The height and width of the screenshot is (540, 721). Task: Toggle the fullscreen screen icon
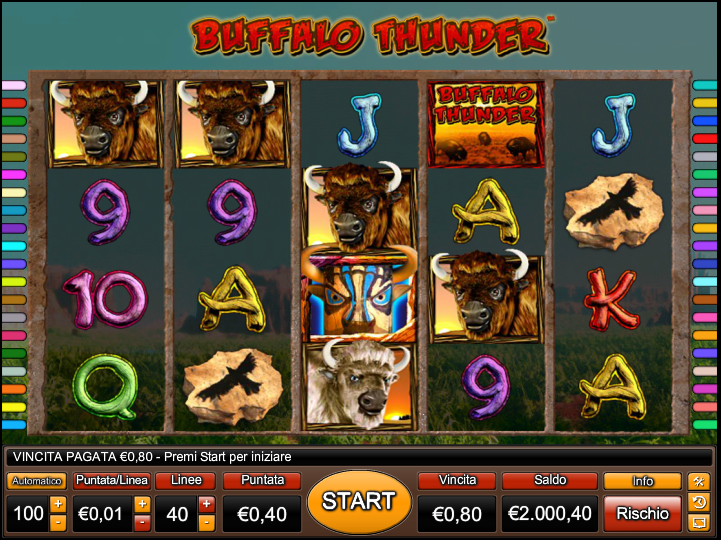(x=699, y=522)
